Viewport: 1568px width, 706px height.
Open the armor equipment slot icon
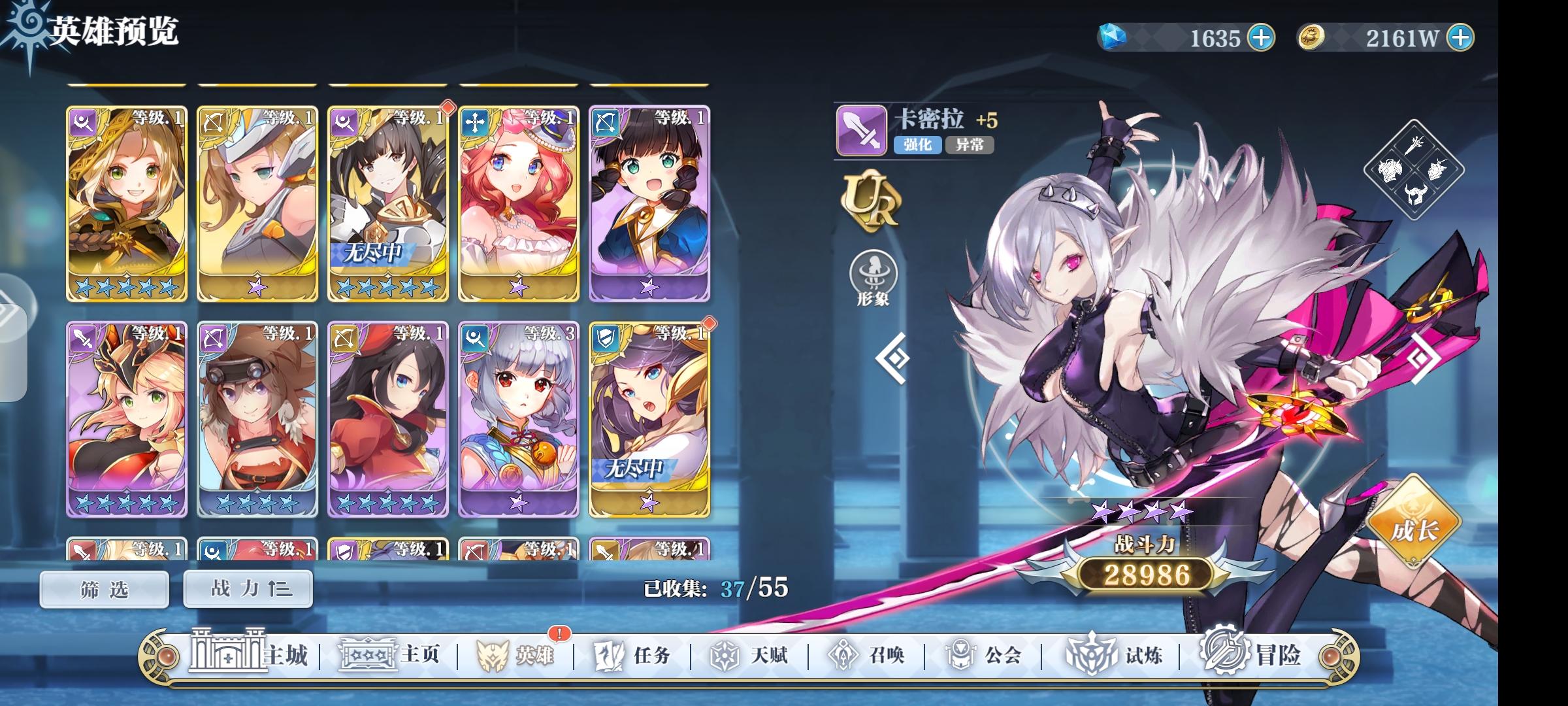(1389, 171)
